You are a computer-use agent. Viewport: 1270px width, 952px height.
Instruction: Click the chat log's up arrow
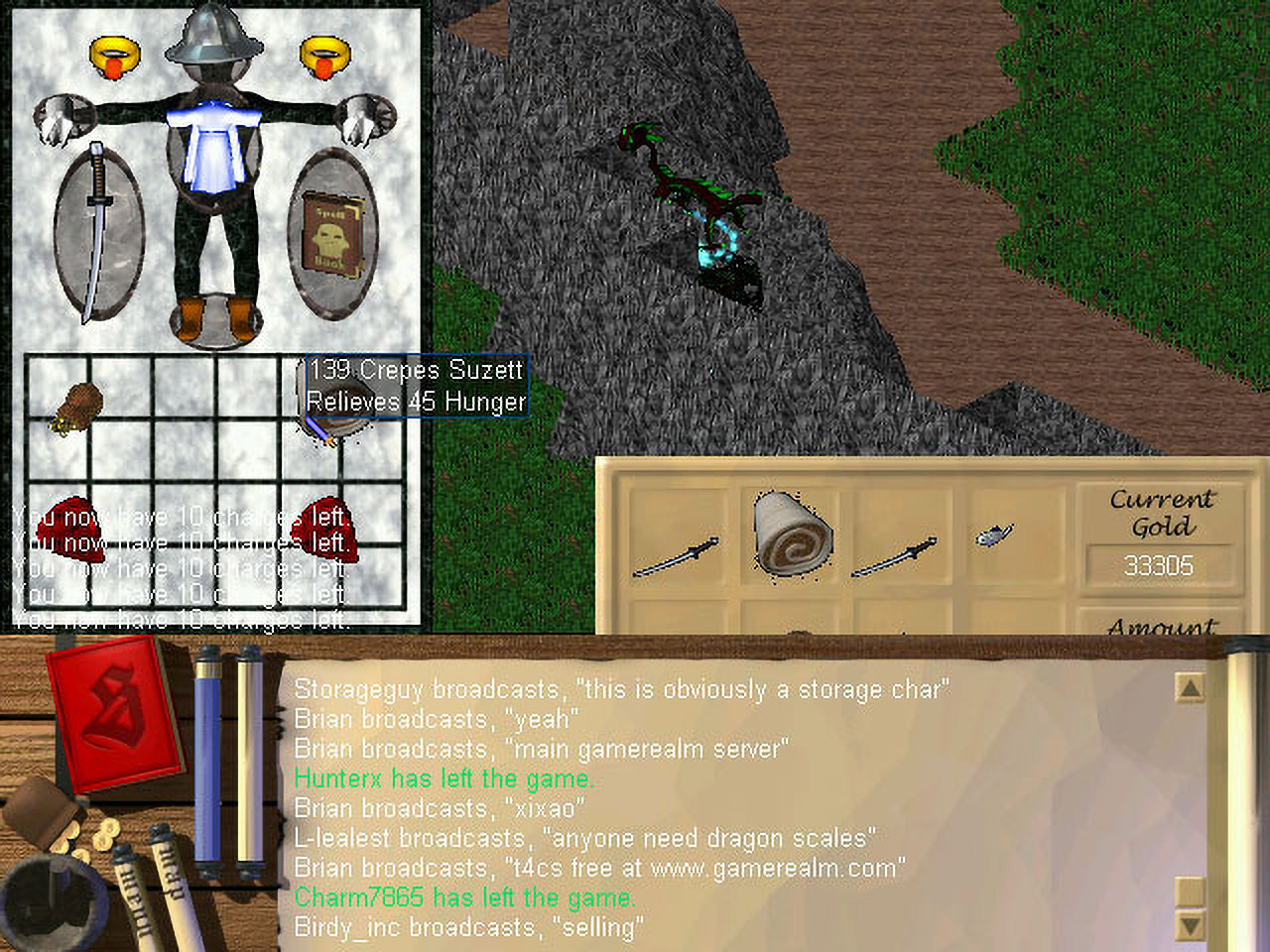click(1189, 687)
